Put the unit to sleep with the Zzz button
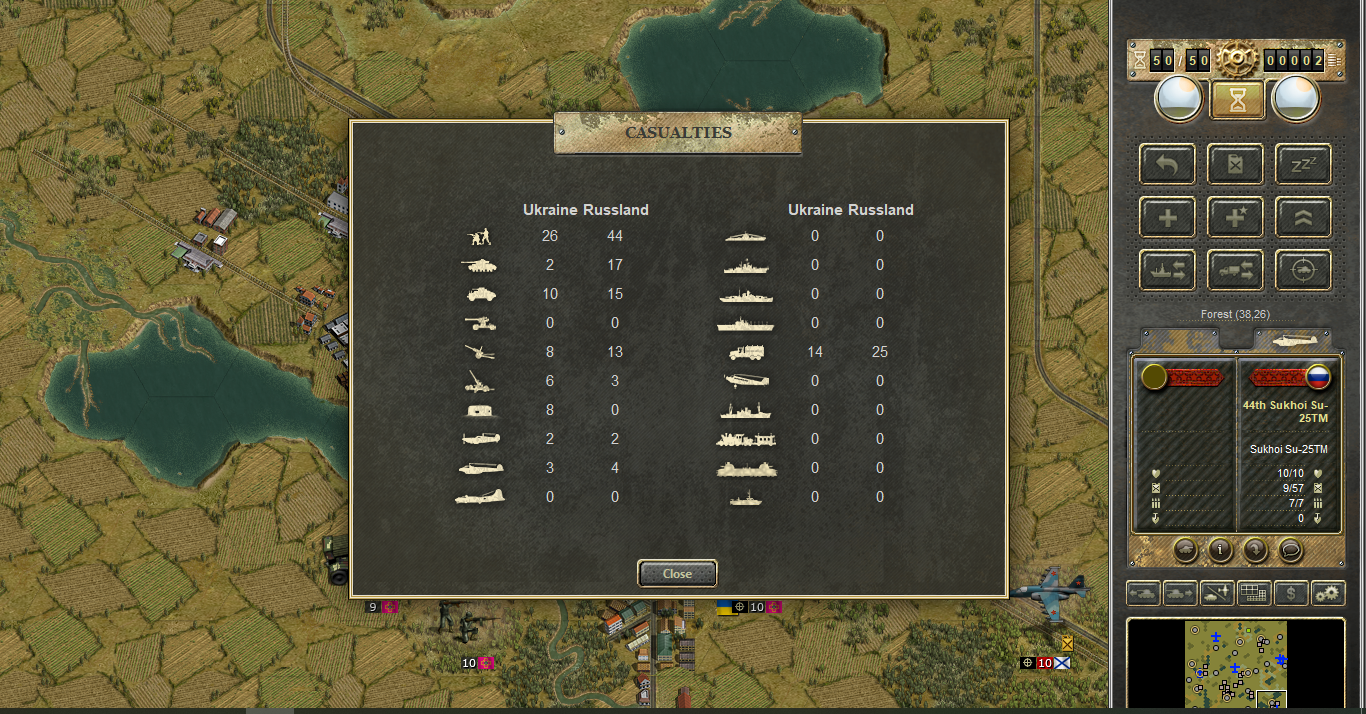The height and width of the screenshot is (714, 1366). (x=1303, y=164)
